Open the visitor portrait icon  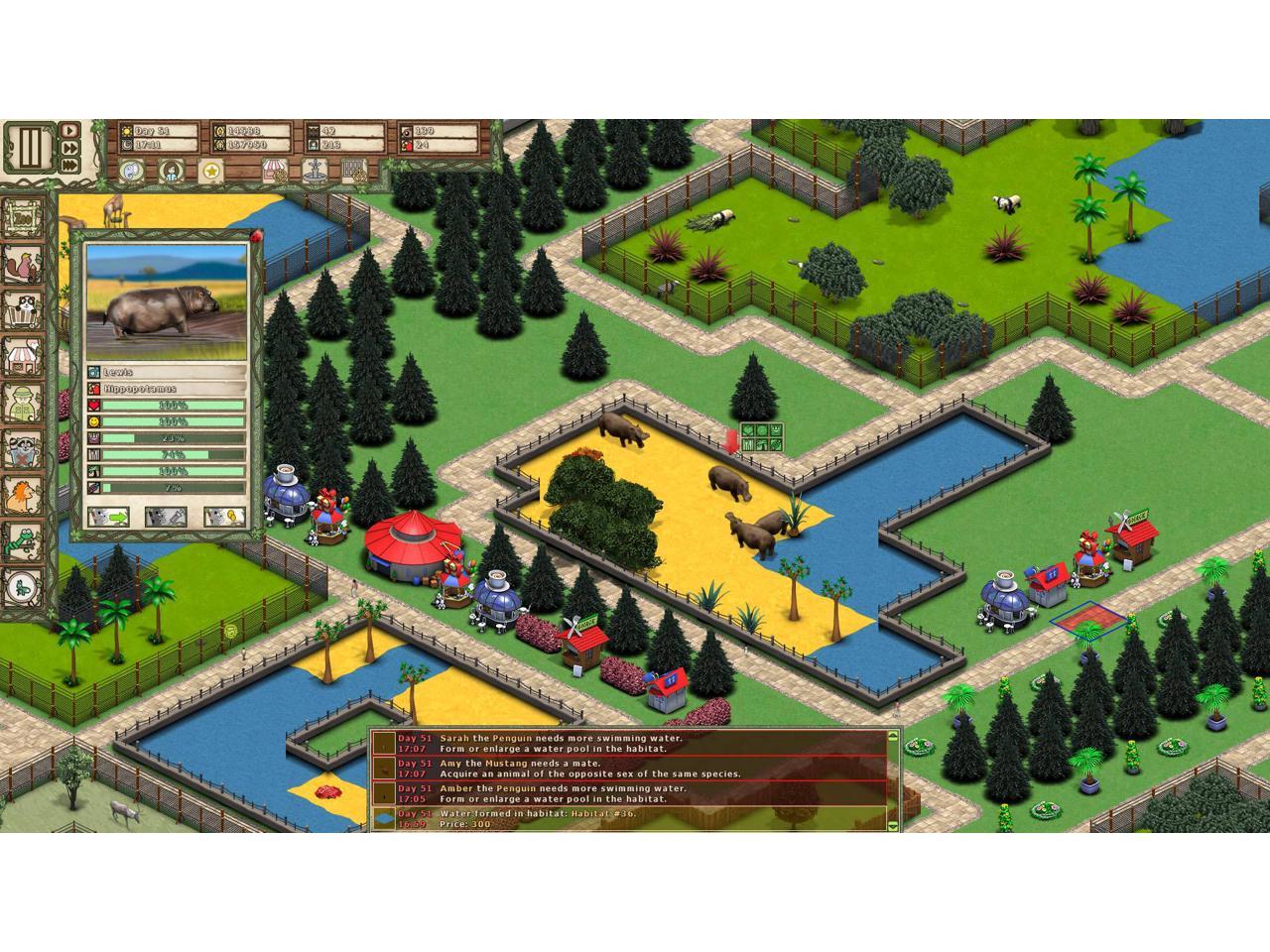(172, 172)
